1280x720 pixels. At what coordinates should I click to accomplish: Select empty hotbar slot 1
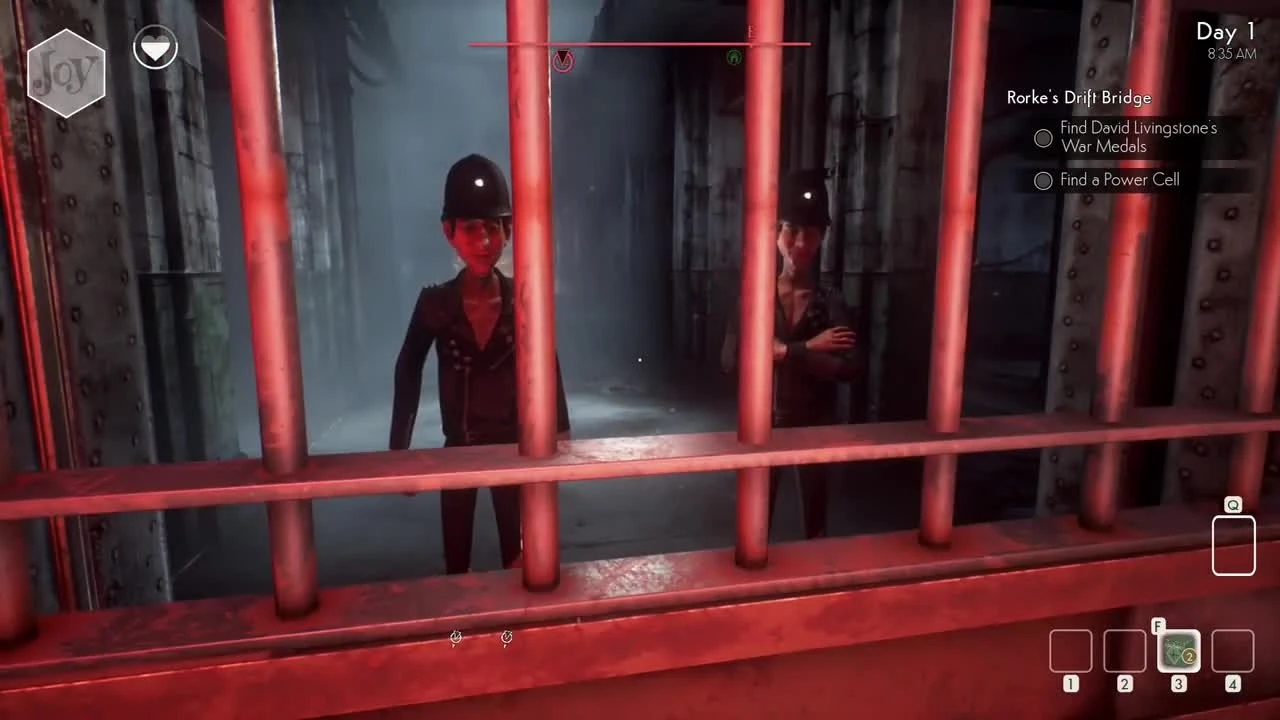1070,651
